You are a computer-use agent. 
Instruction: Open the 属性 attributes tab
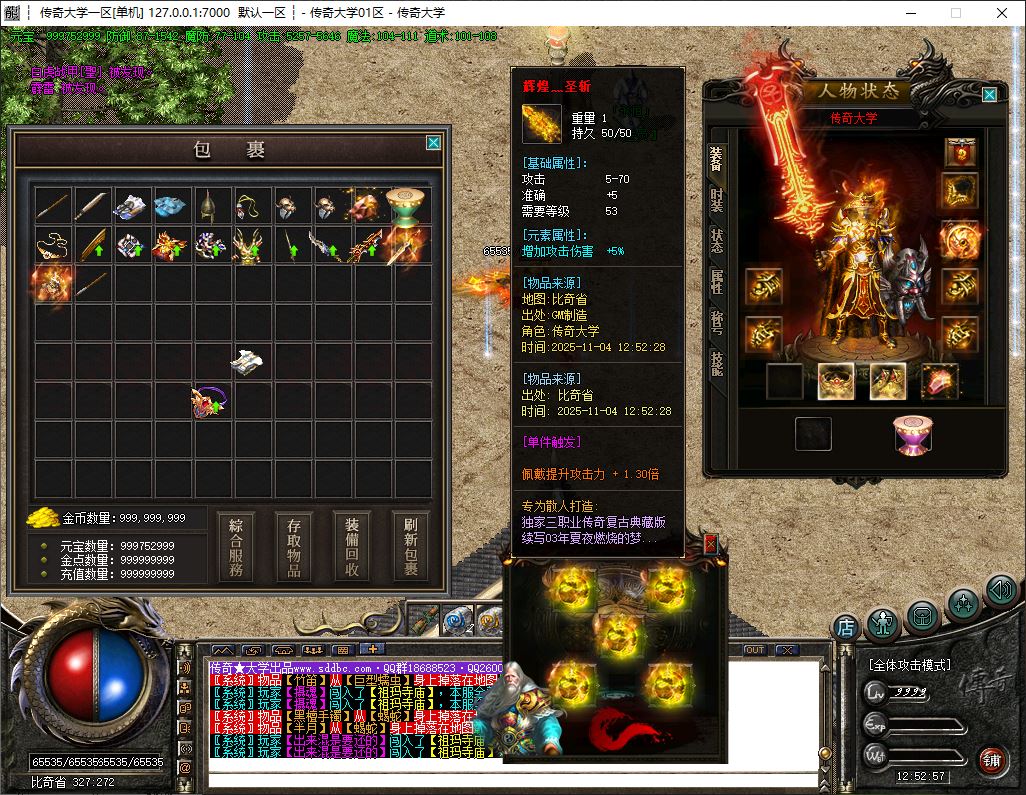(x=717, y=281)
